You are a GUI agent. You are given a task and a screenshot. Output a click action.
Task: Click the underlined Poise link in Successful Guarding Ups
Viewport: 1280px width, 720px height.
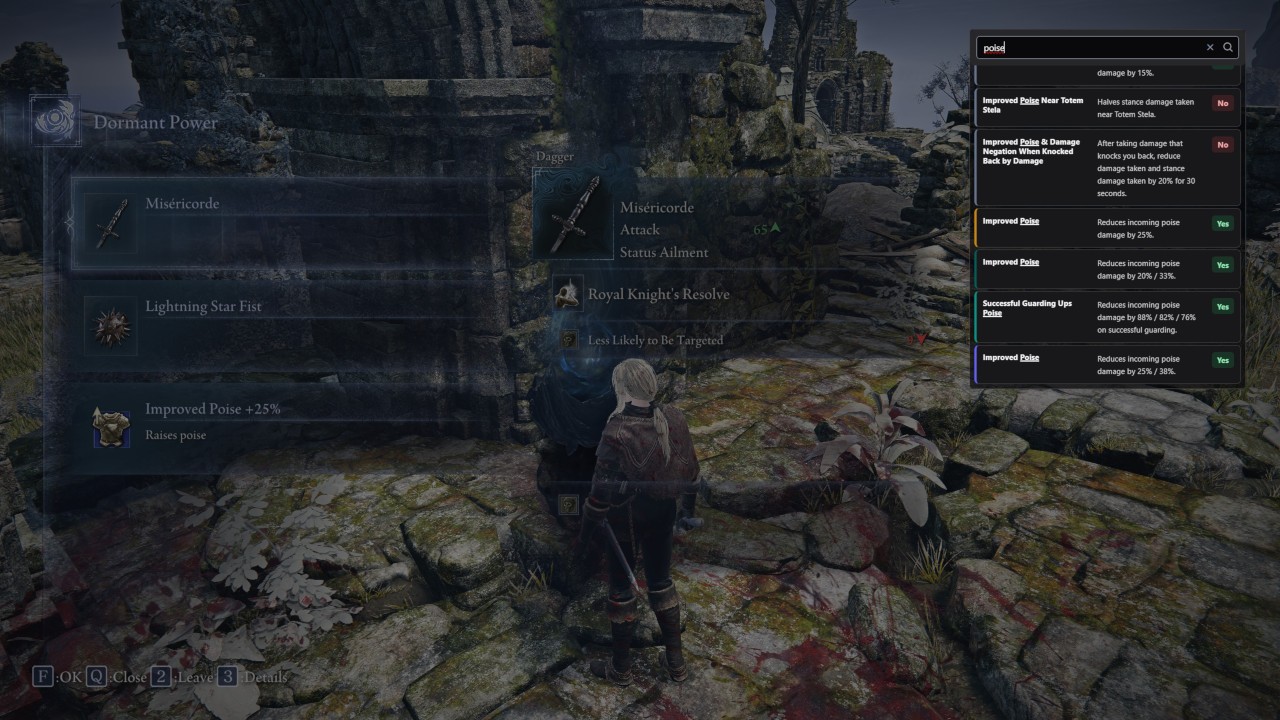tap(990, 312)
